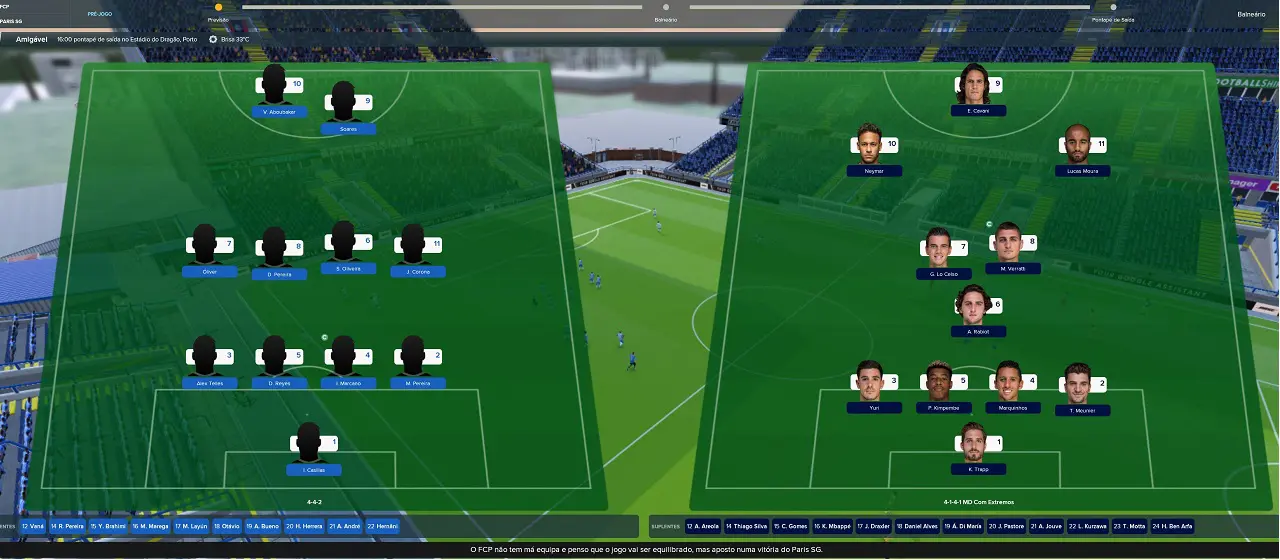The width and height of the screenshot is (1280, 560).
Task: Choose PSG substitute Thiago Silva
Action: point(745,526)
